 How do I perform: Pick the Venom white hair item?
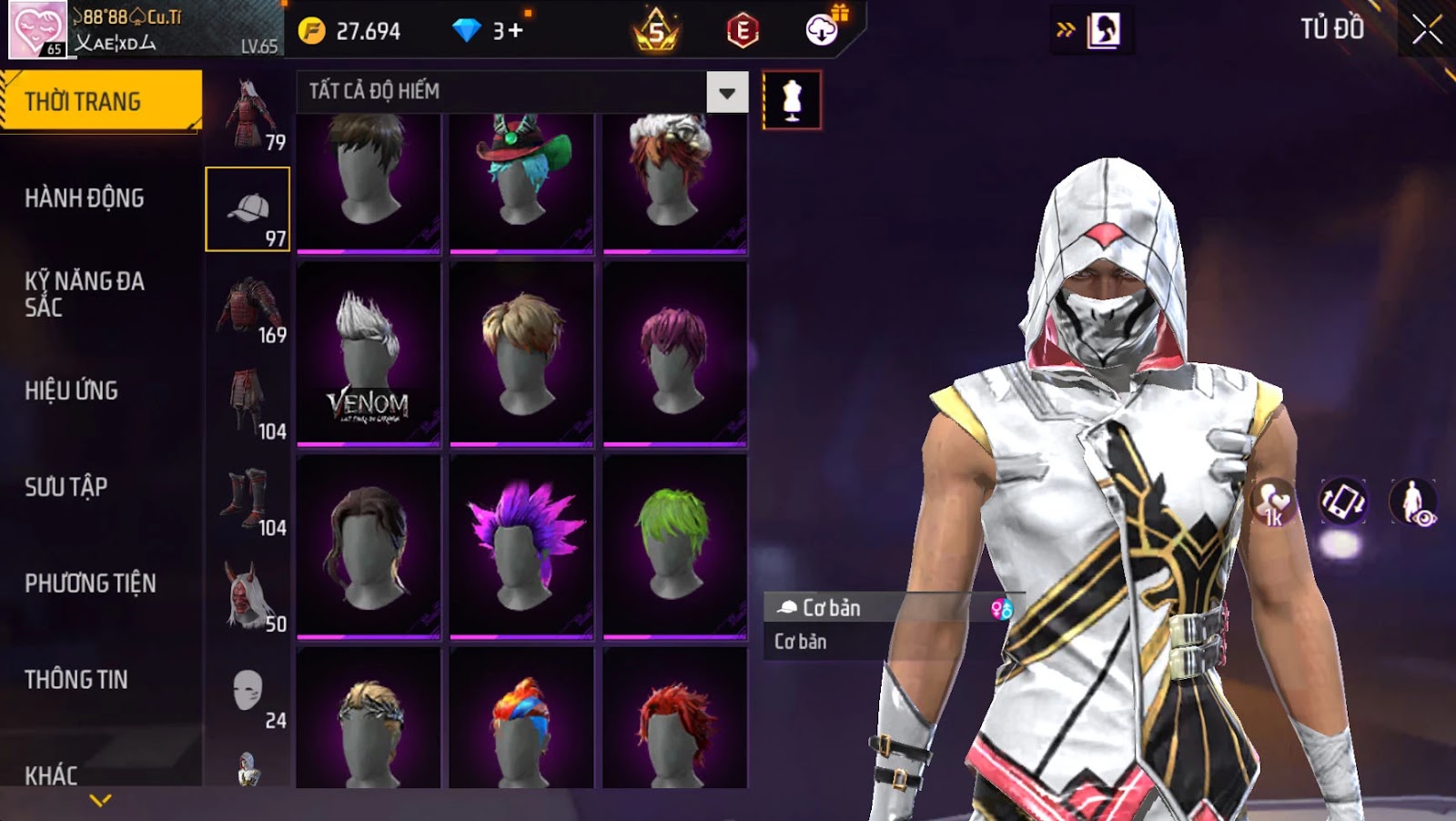pyautogui.click(x=369, y=355)
